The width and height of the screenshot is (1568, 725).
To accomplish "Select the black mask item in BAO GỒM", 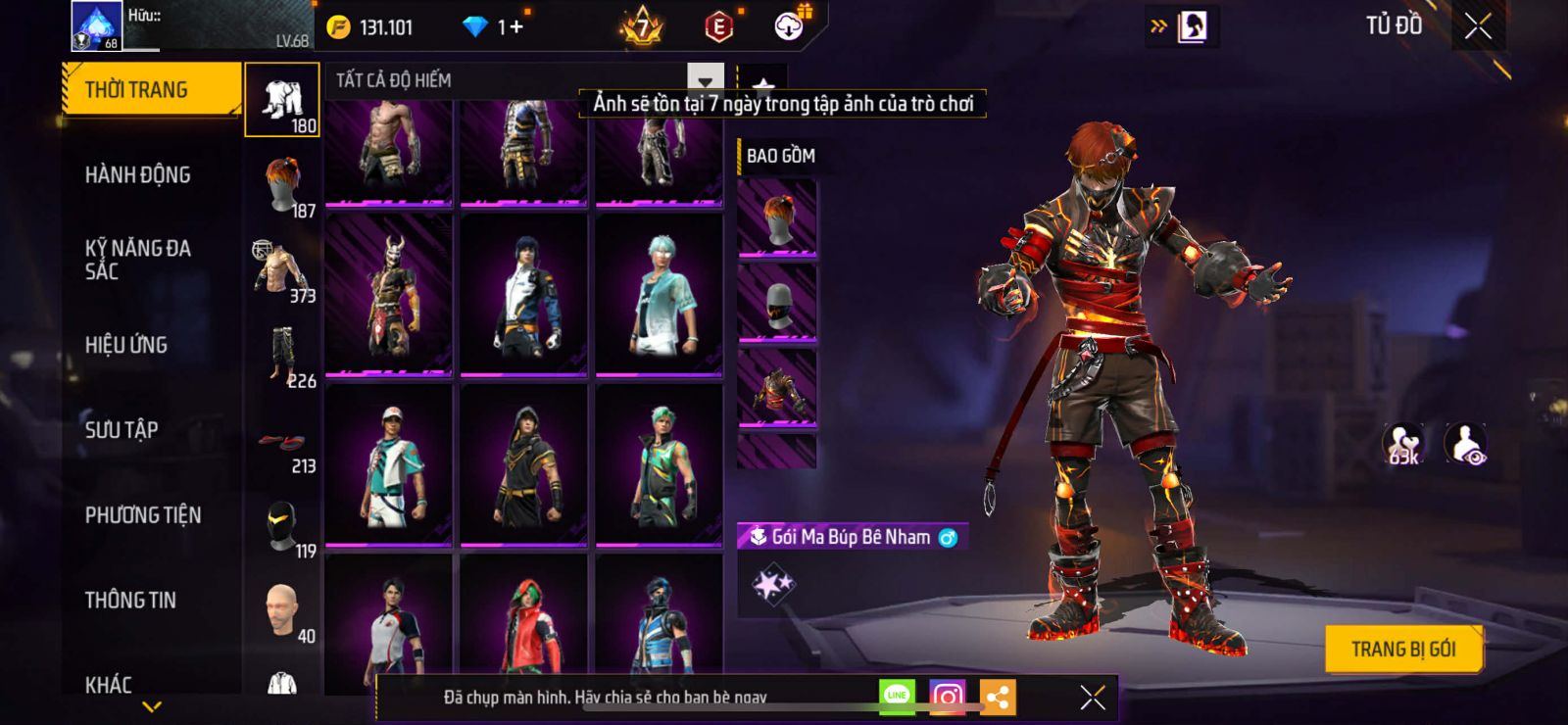I will [x=777, y=304].
